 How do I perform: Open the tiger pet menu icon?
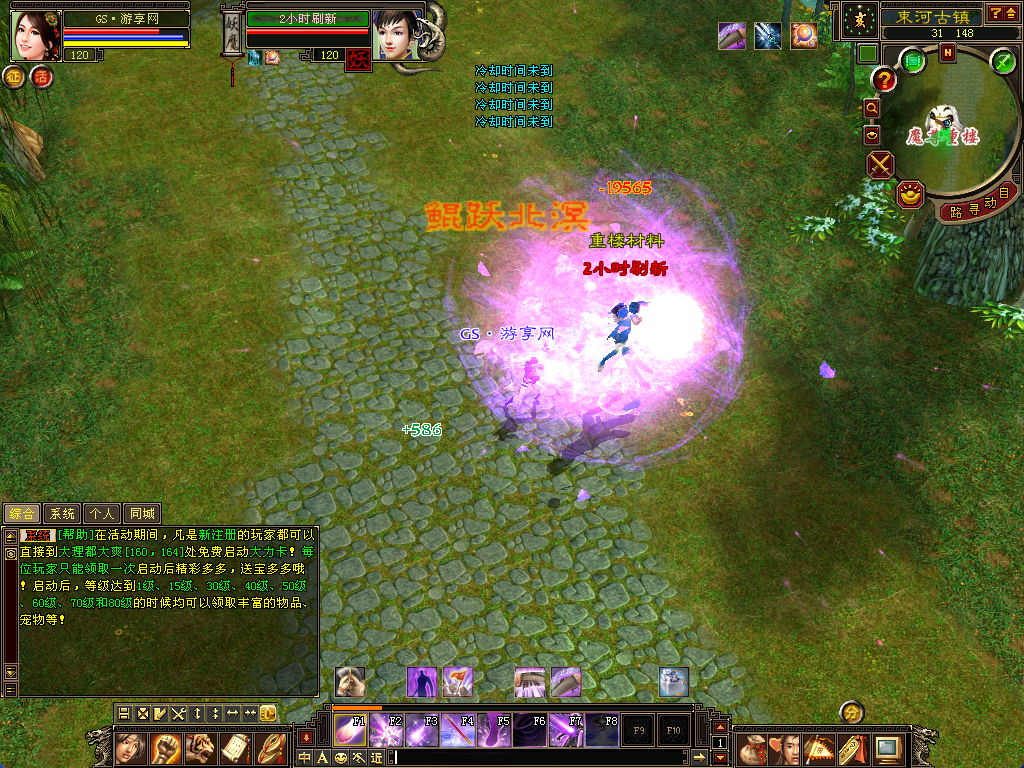pyautogui.click(x=199, y=748)
